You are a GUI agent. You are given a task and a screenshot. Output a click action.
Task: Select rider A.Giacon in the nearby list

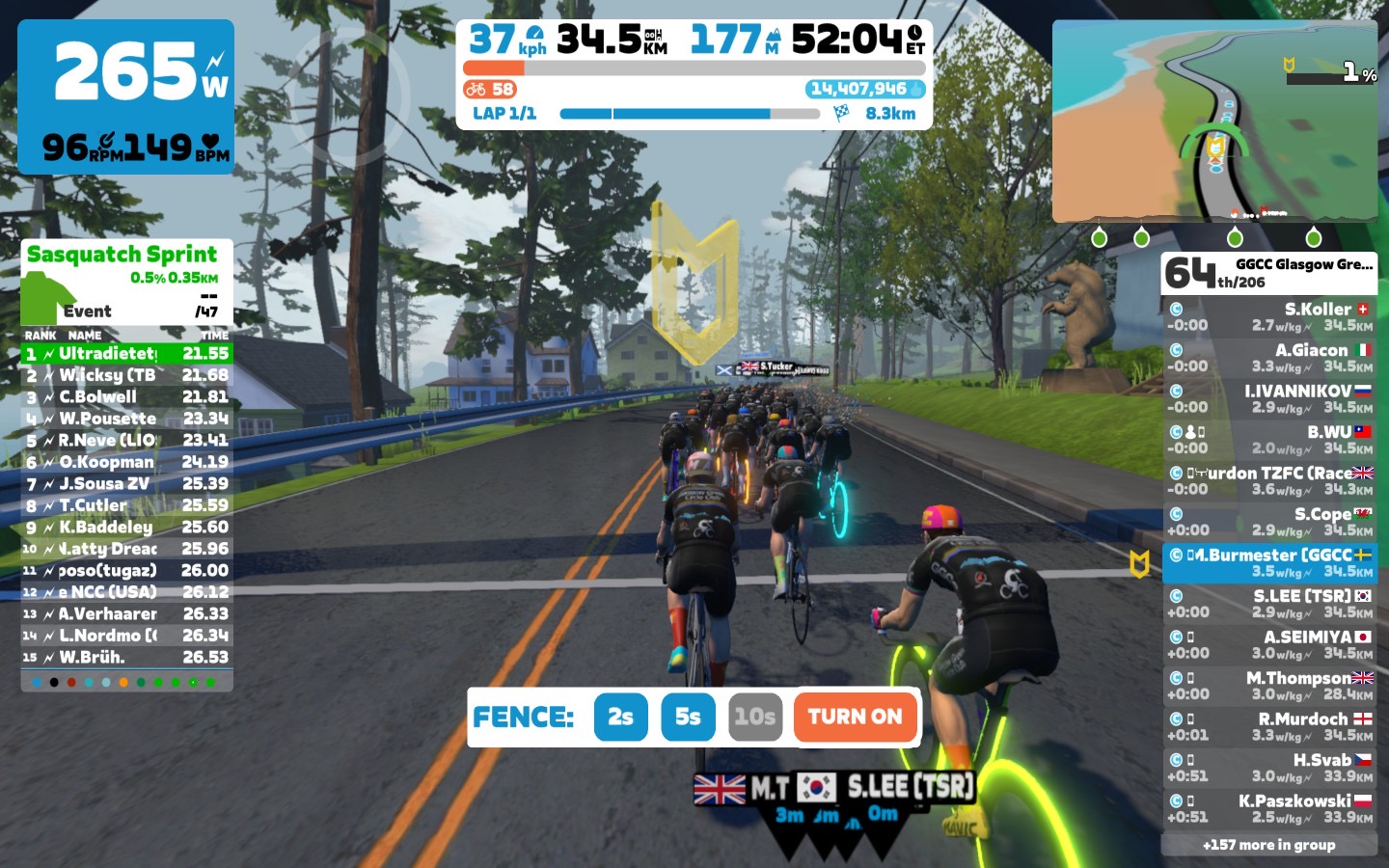(1269, 358)
